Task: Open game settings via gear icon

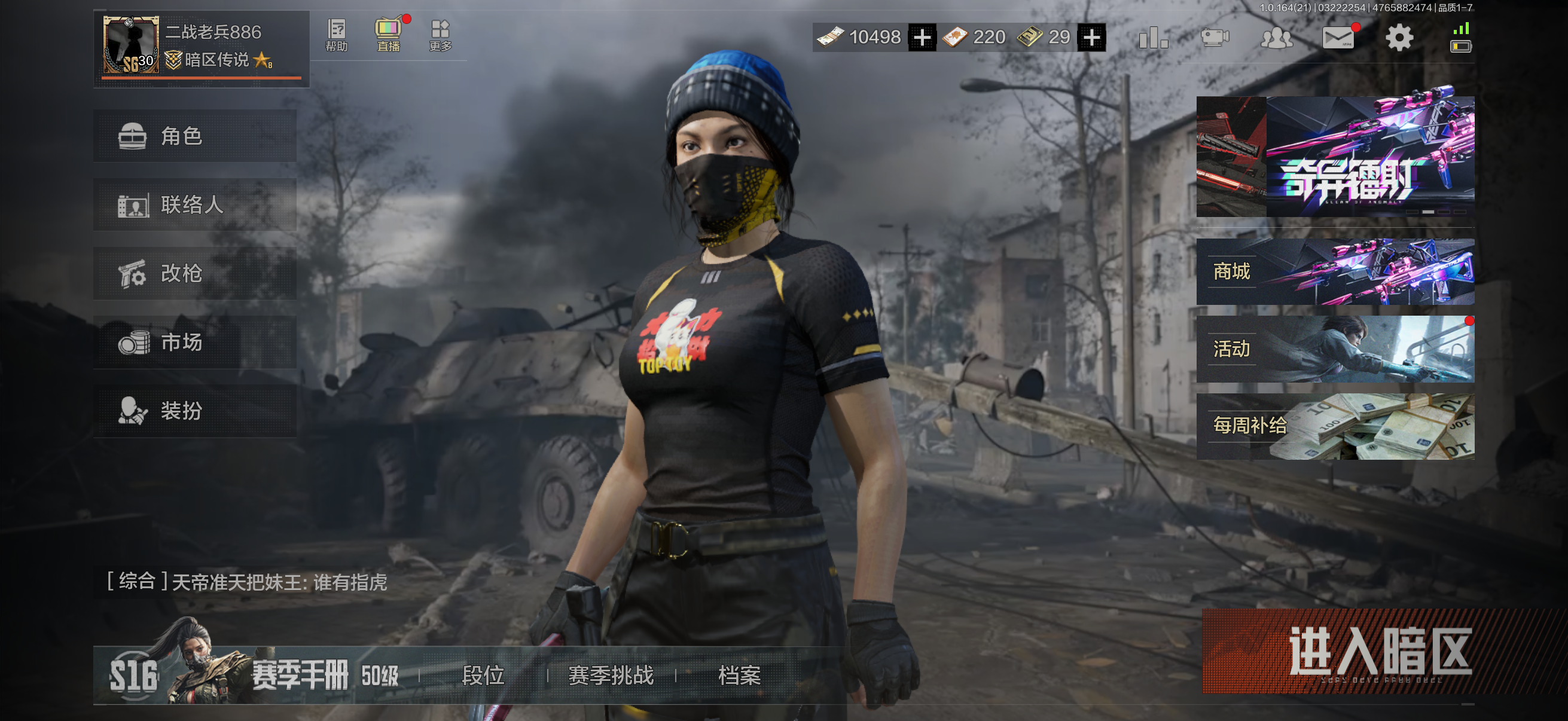Action: [1399, 36]
